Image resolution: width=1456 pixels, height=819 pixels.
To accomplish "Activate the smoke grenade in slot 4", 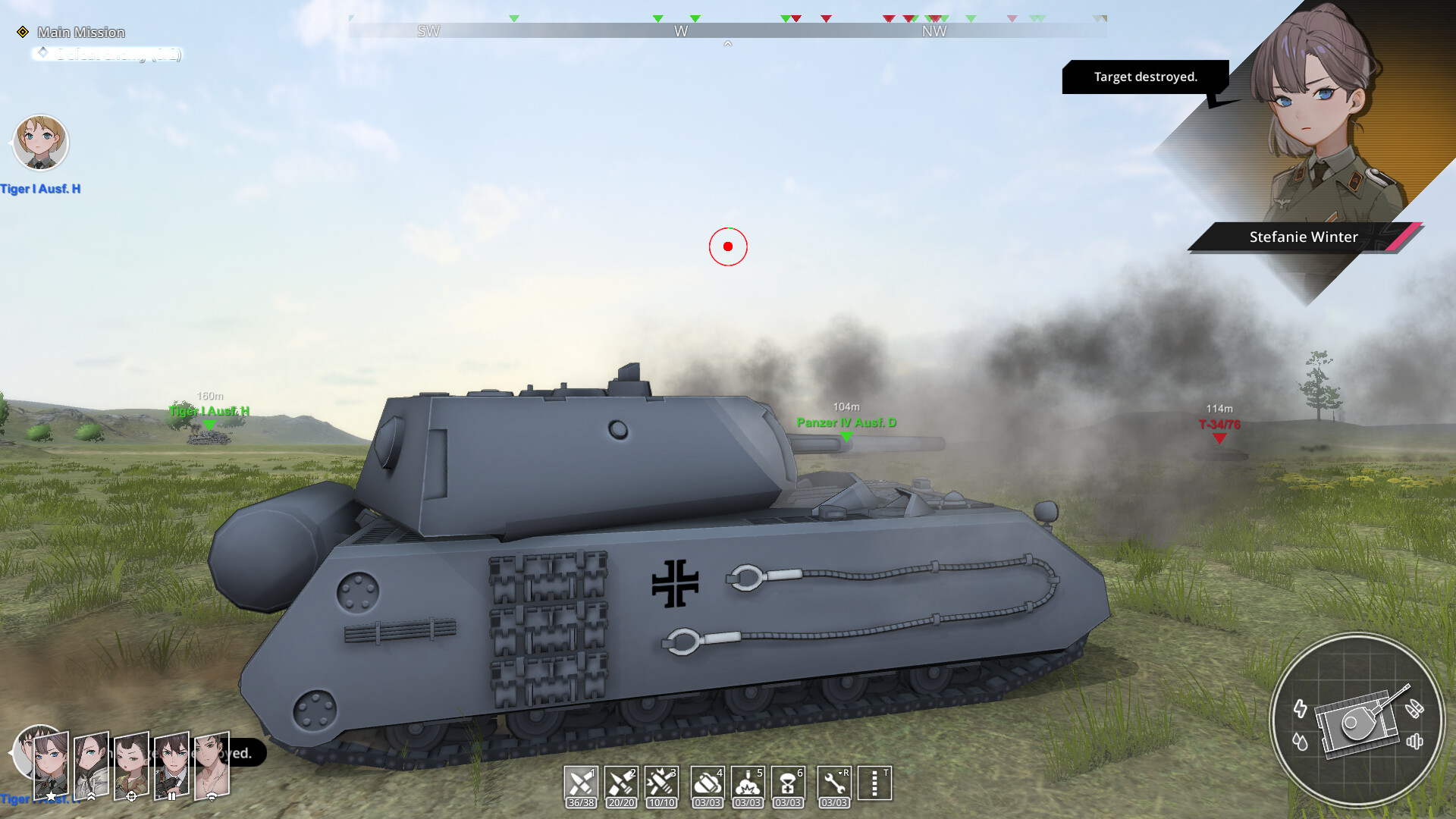I will [x=707, y=783].
